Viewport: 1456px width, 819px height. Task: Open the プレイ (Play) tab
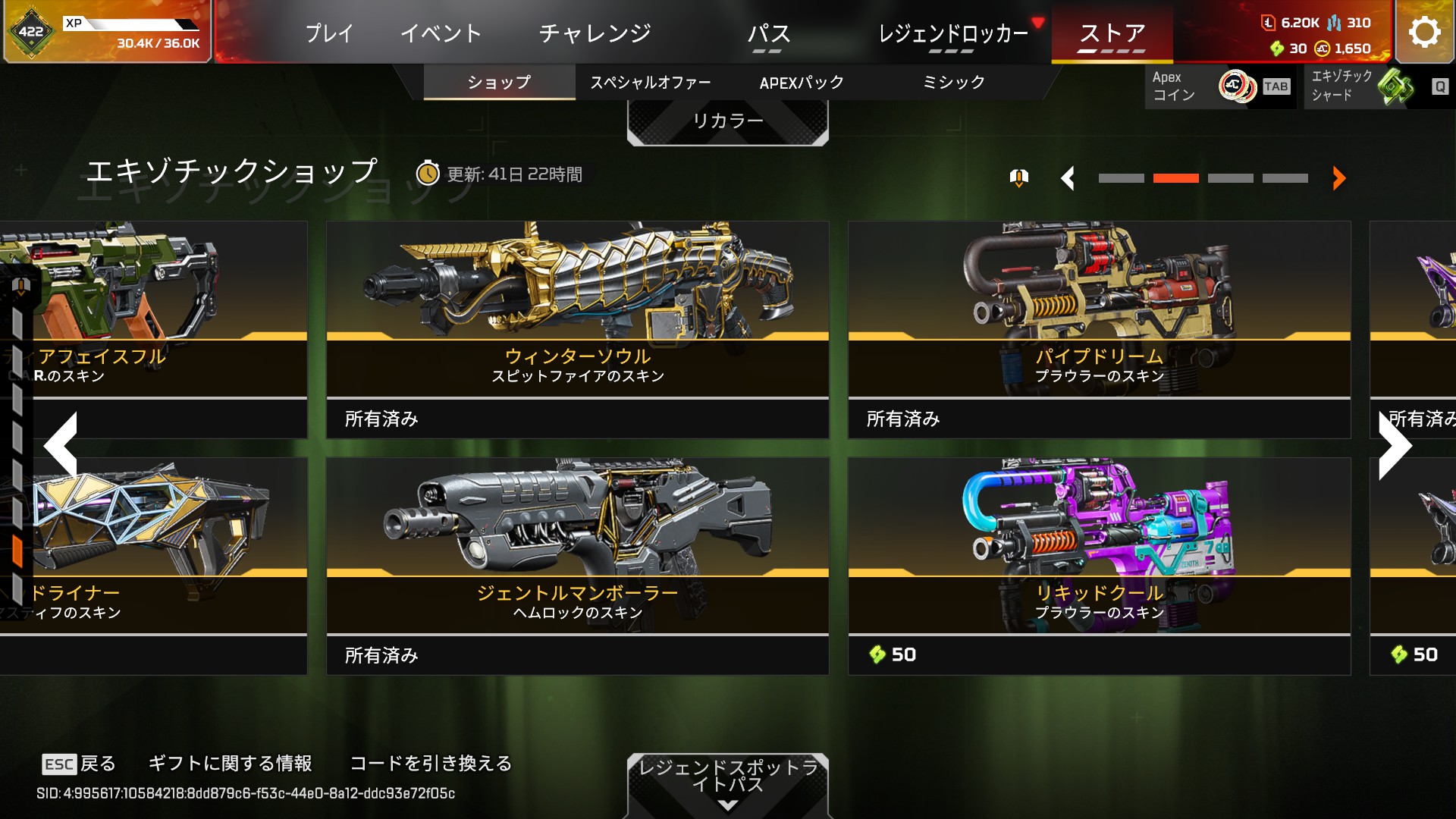tap(329, 33)
